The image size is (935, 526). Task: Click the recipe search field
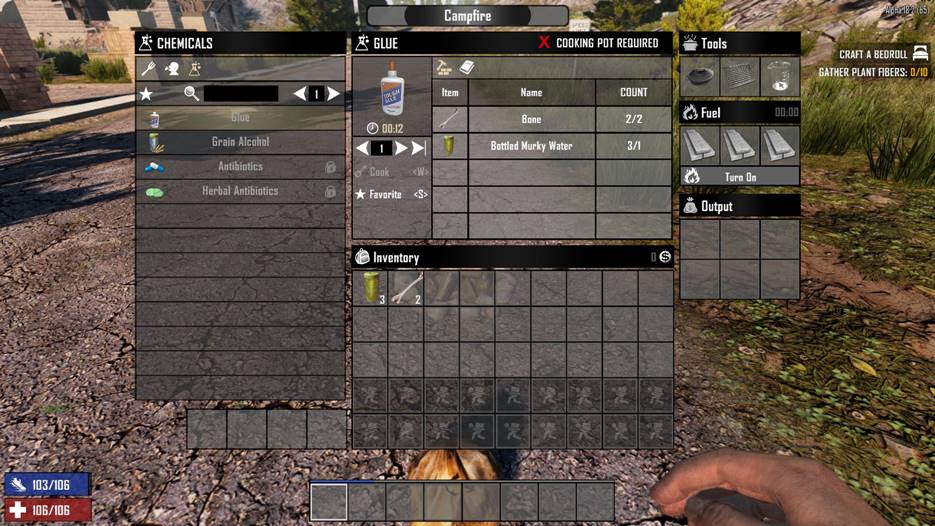coord(240,94)
